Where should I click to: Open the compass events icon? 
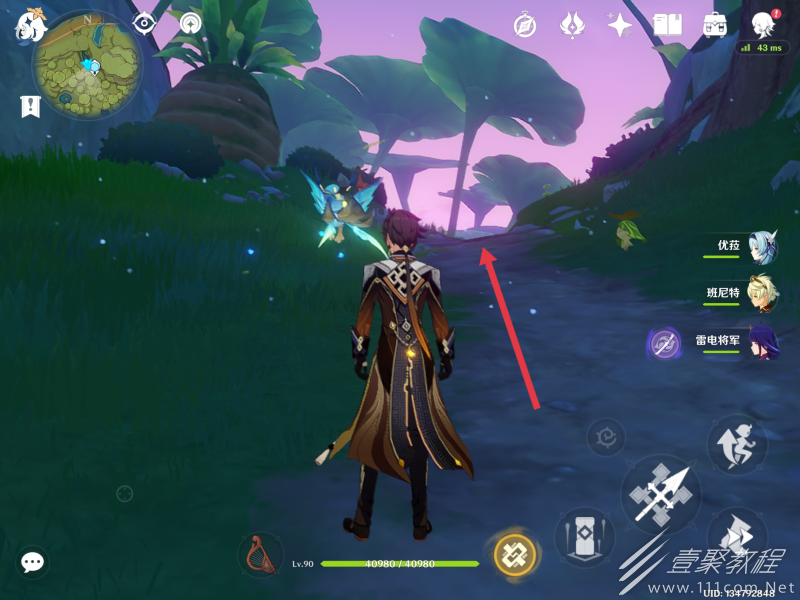[x=524, y=25]
